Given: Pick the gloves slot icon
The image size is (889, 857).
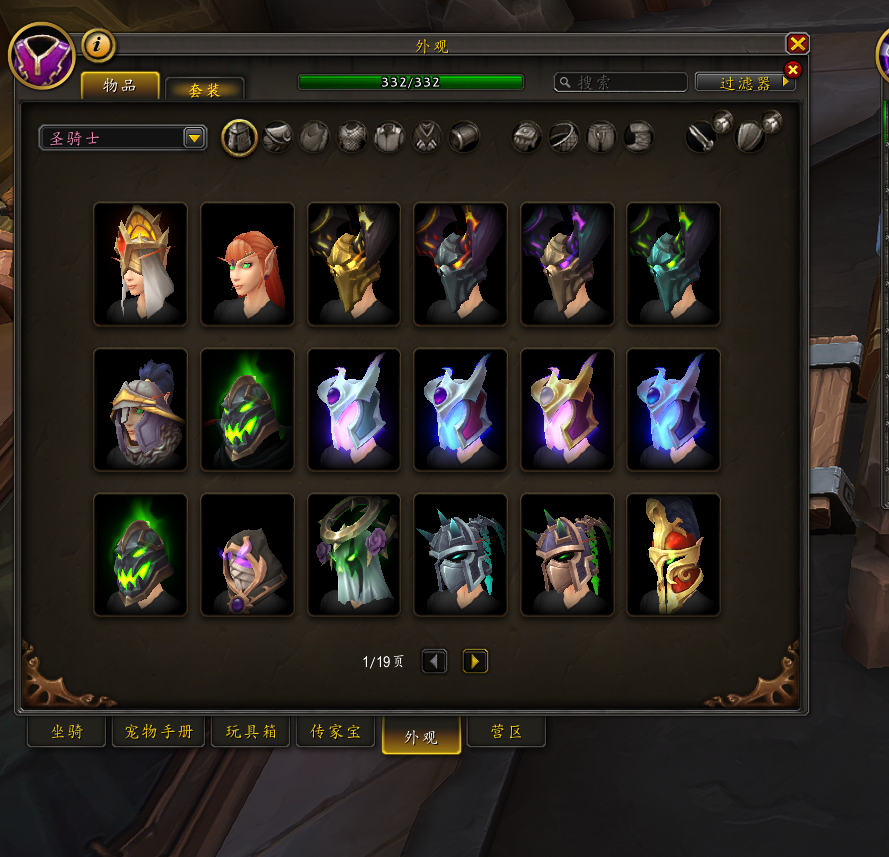Looking at the screenshot, I should [527, 137].
